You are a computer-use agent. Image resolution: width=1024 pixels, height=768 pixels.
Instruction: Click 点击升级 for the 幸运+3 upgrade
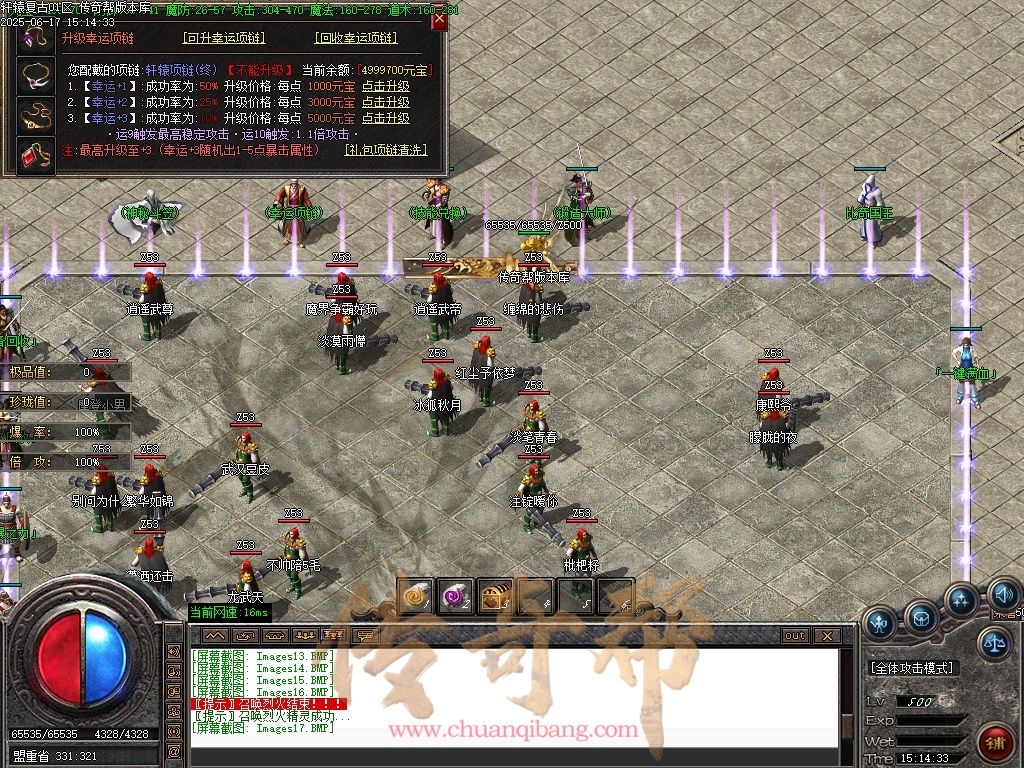point(385,117)
